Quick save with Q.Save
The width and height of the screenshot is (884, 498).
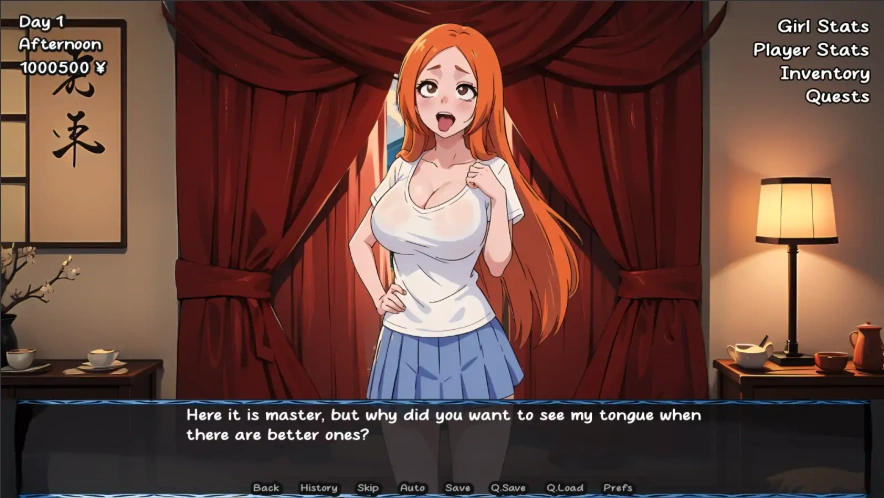[508, 488]
